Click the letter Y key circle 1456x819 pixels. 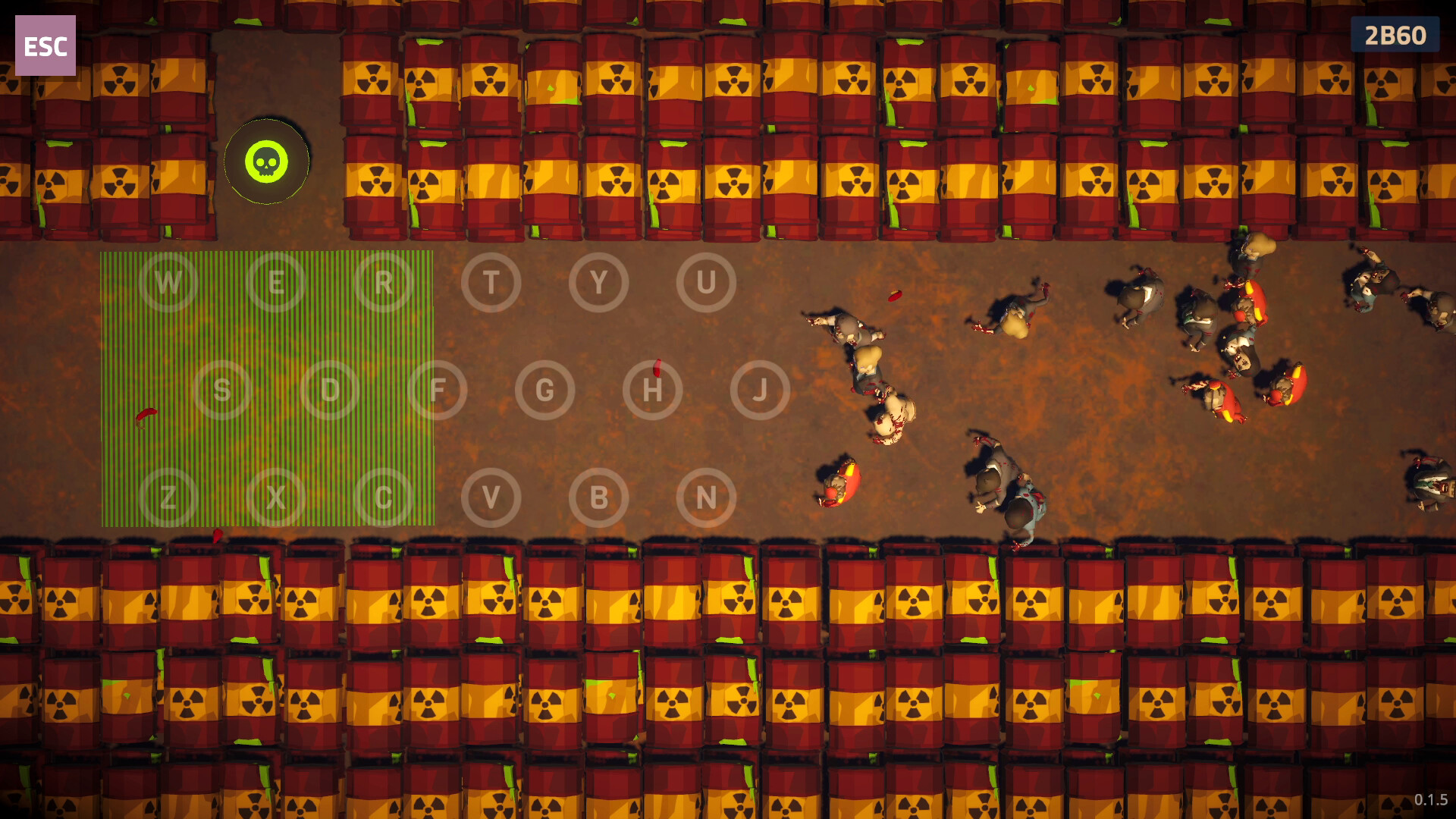pyautogui.click(x=599, y=281)
